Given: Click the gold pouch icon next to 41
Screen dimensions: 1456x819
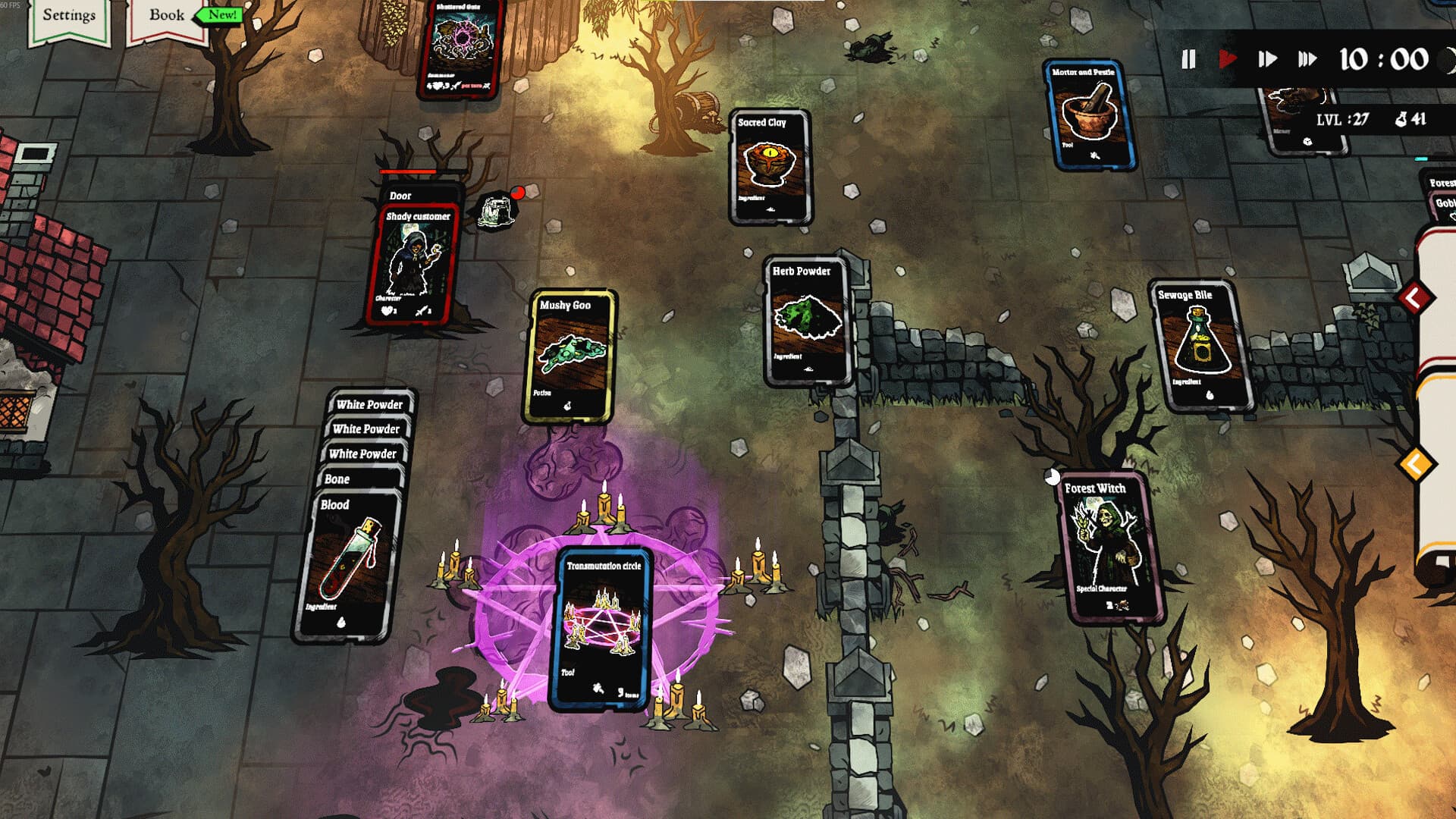Looking at the screenshot, I should 1399,118.
